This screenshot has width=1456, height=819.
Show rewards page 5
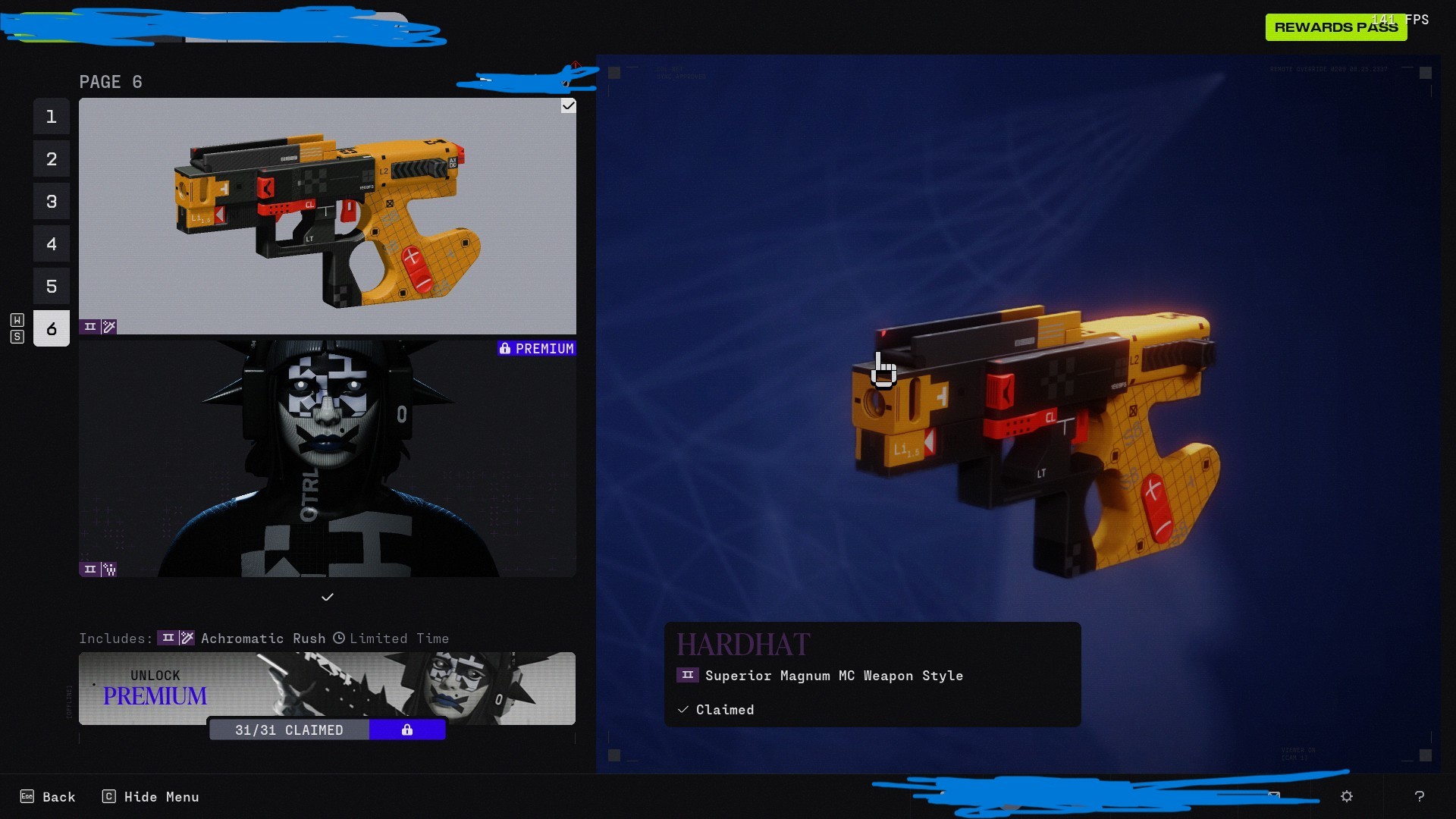click(x=52, y=287)
